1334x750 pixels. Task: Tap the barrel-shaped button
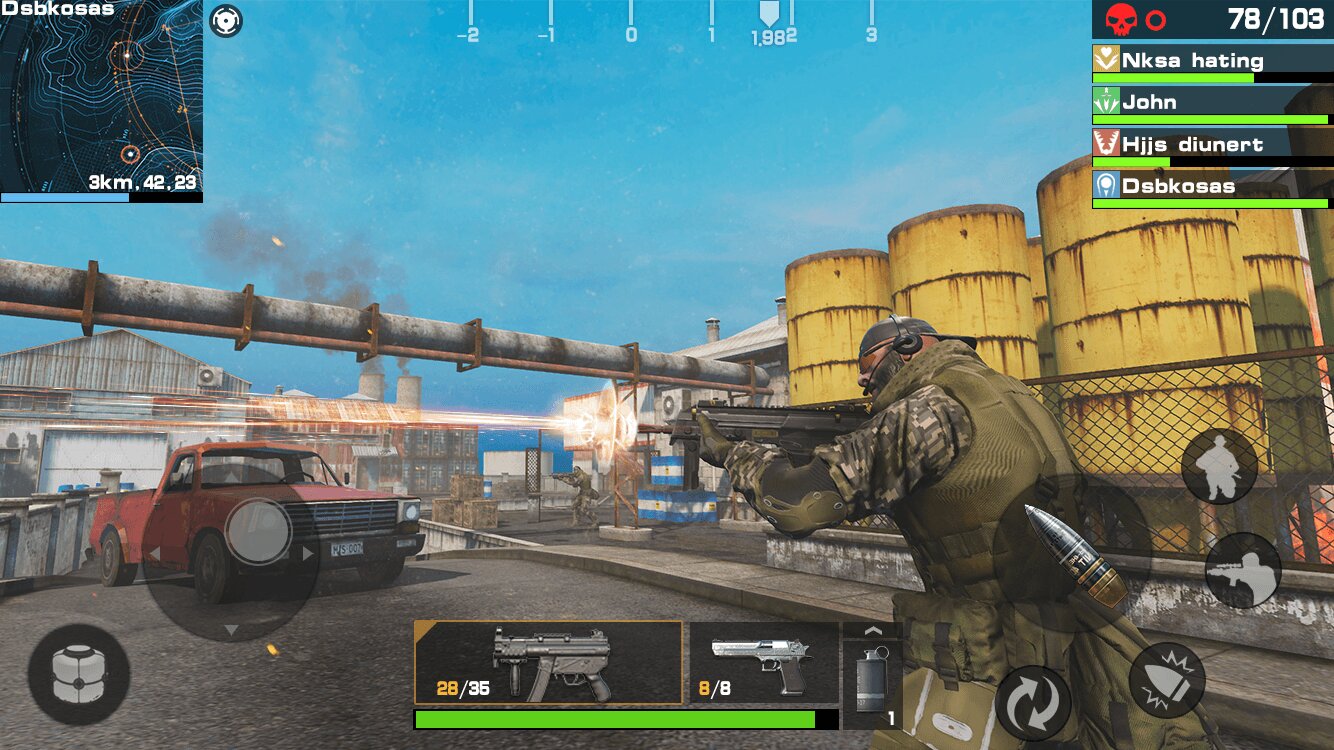tap(78, 675)
